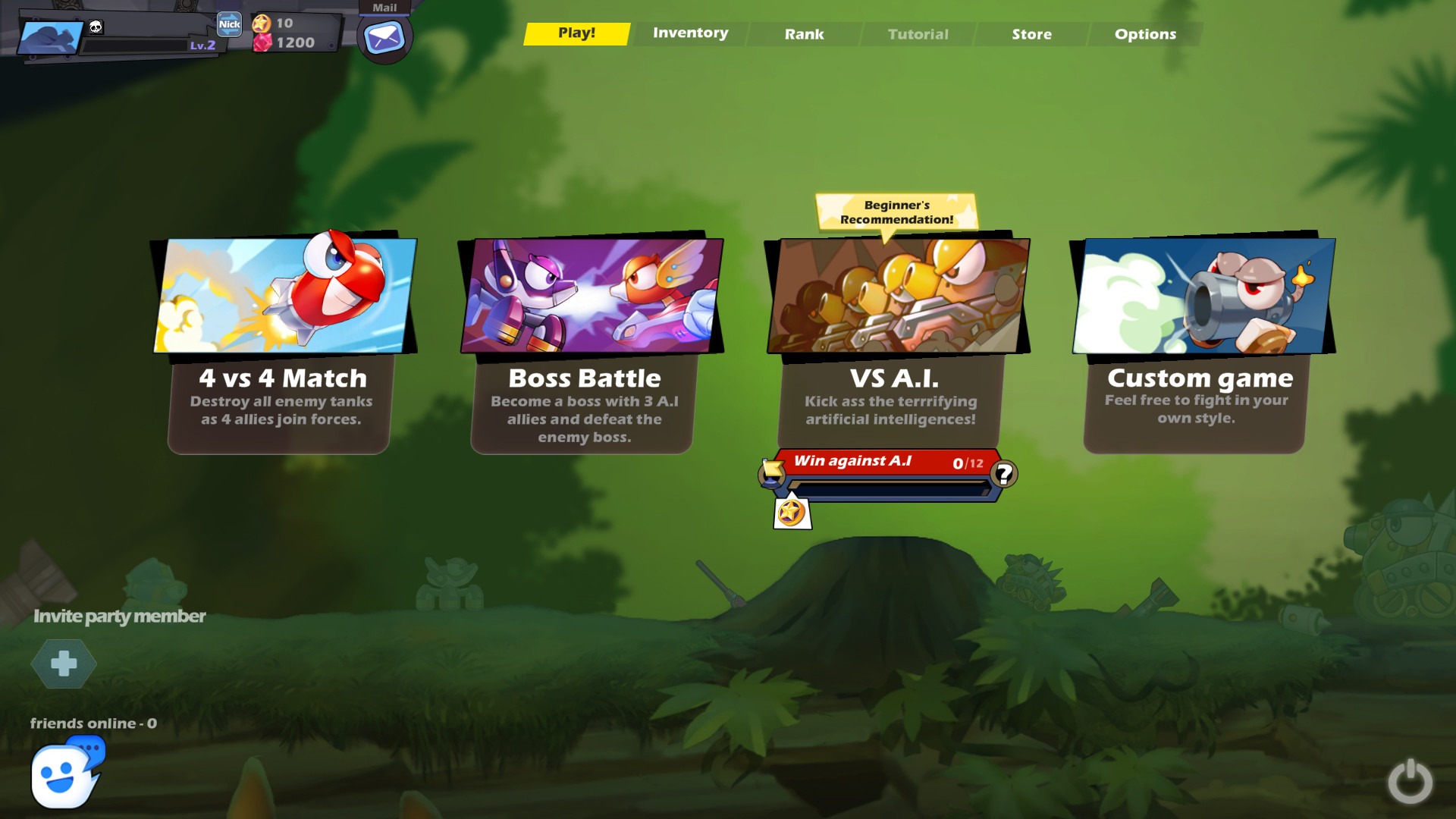Visit the Store tab
Viewport: 1456px width, 819px height.
[1031, 34]
